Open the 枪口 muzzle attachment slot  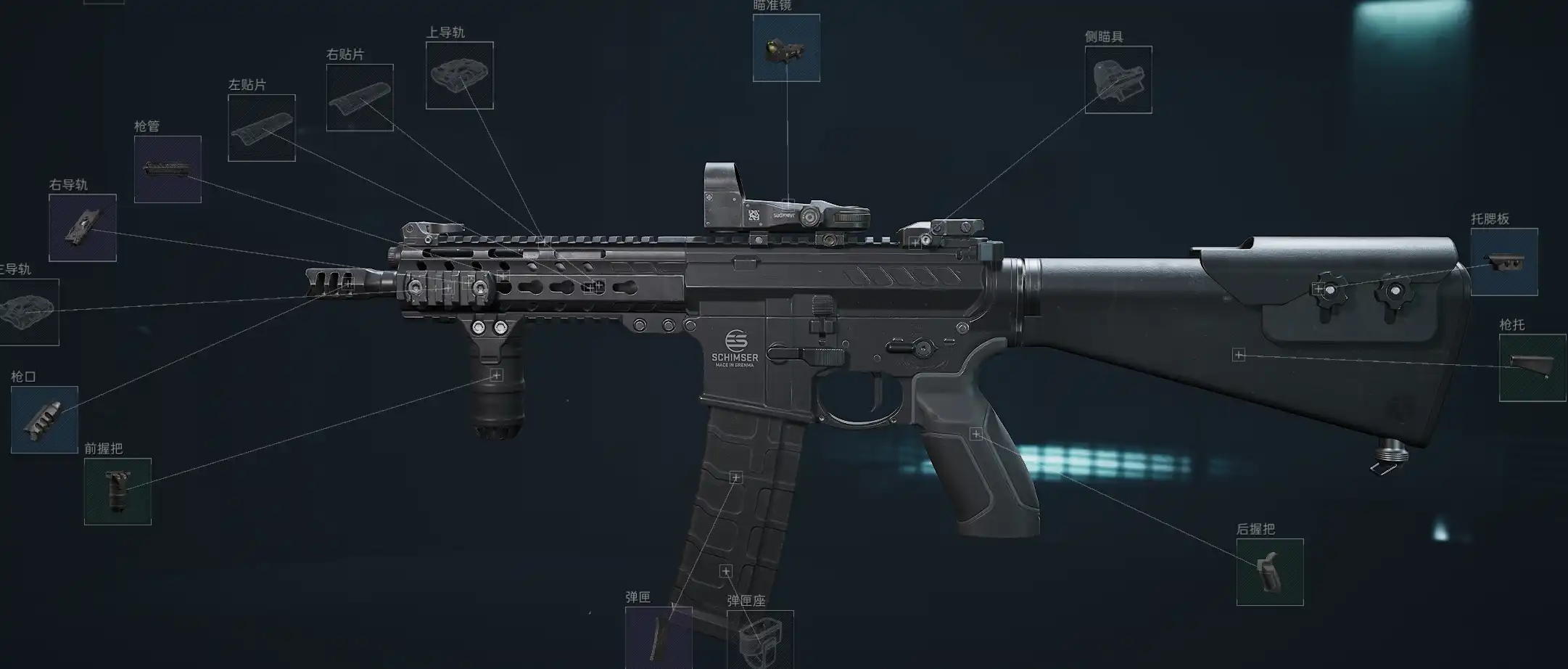coord(44,419)
